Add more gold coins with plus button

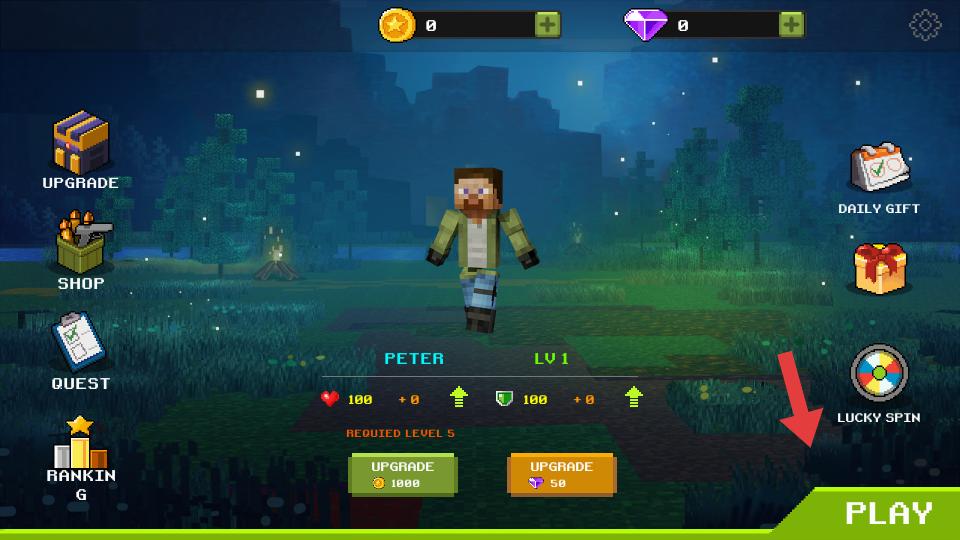click(x=547, y=25)
